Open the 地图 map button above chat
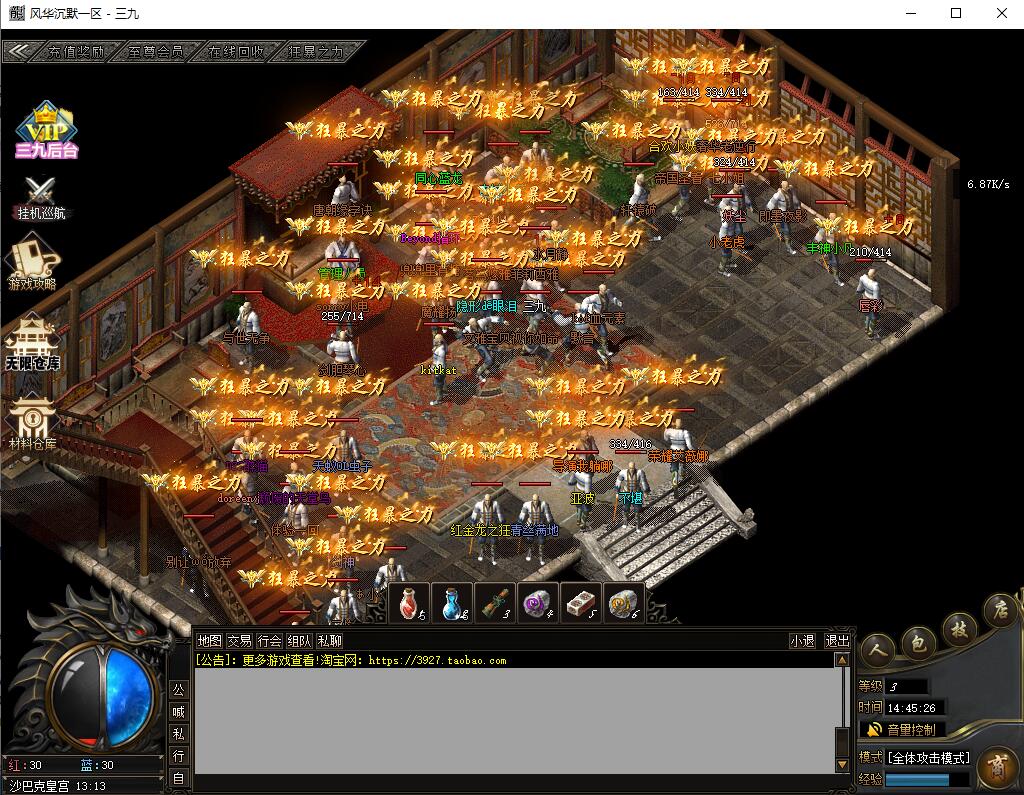The width and height of the screenshot is (1024, 795). click(x=209, y=641)
